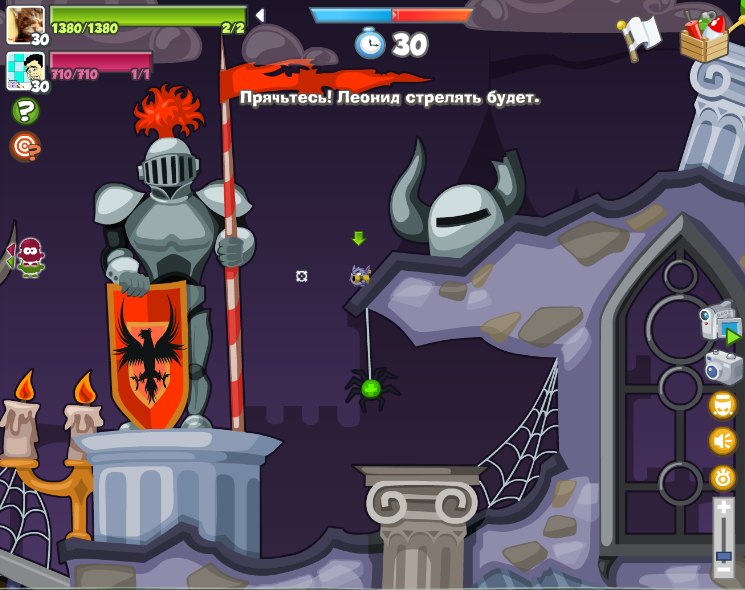Click the orange sun-shaped round button
The width and height of the screenshot is (745, 590).
722,477
